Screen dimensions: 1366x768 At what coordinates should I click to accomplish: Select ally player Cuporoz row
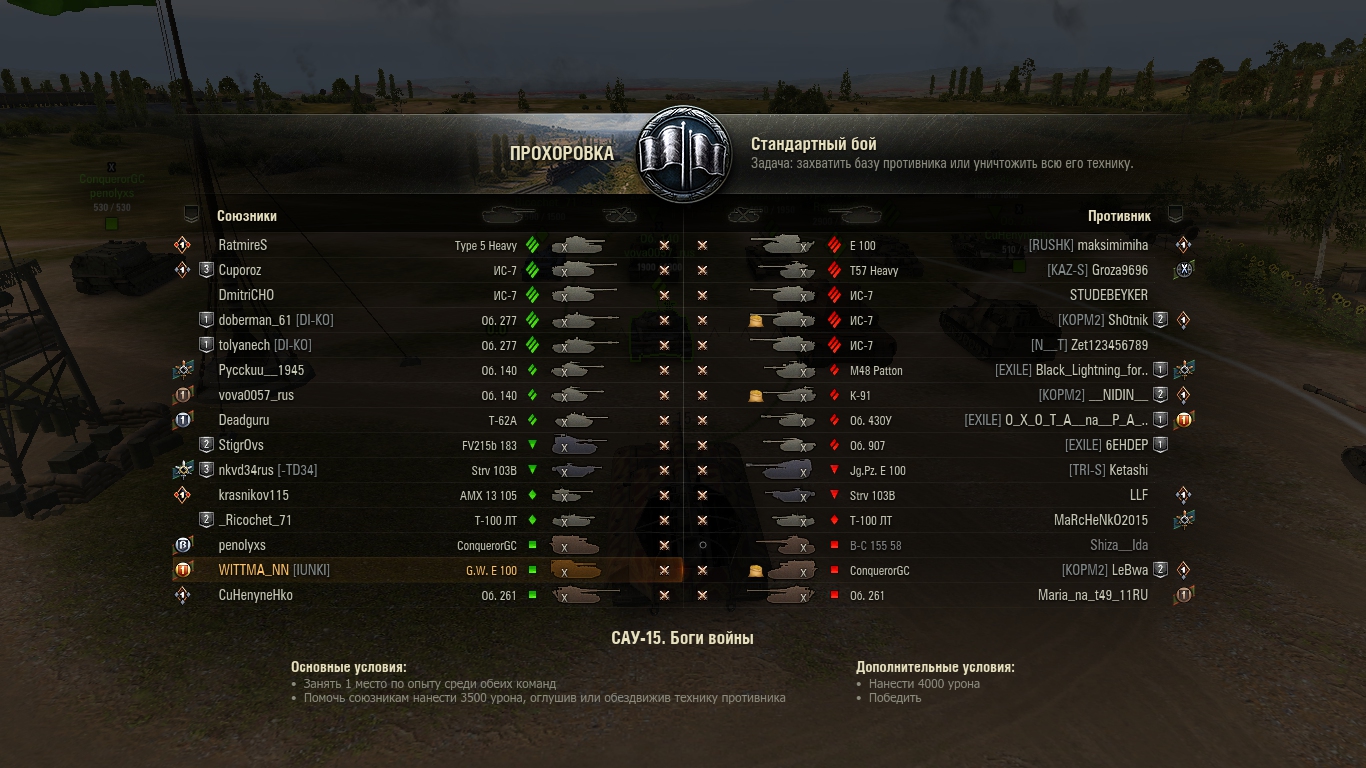pos(240,270)
